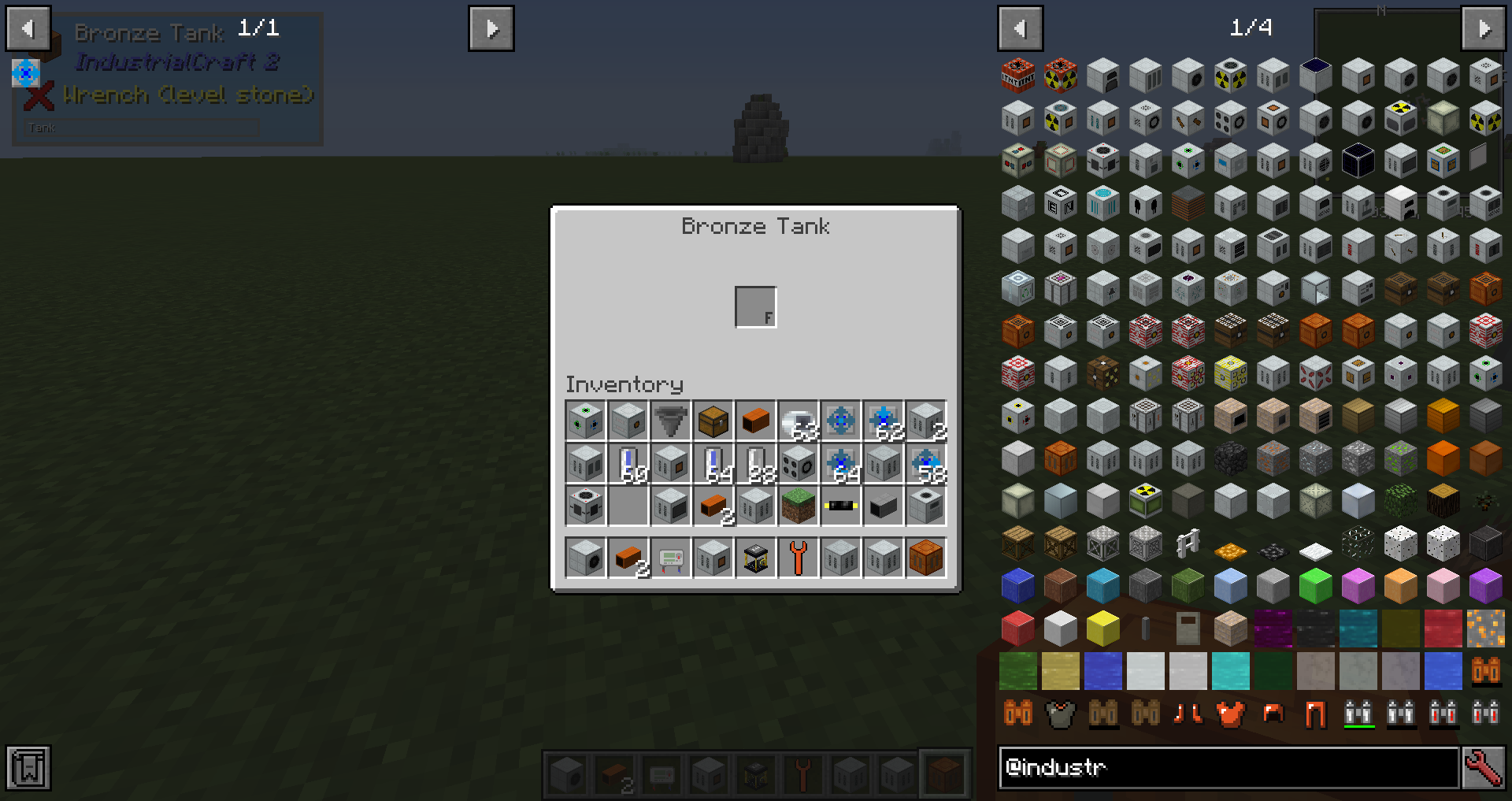The image size is (1512, 801).
Task: Select the bronze boots in item list
Action: pos(1188,714)
